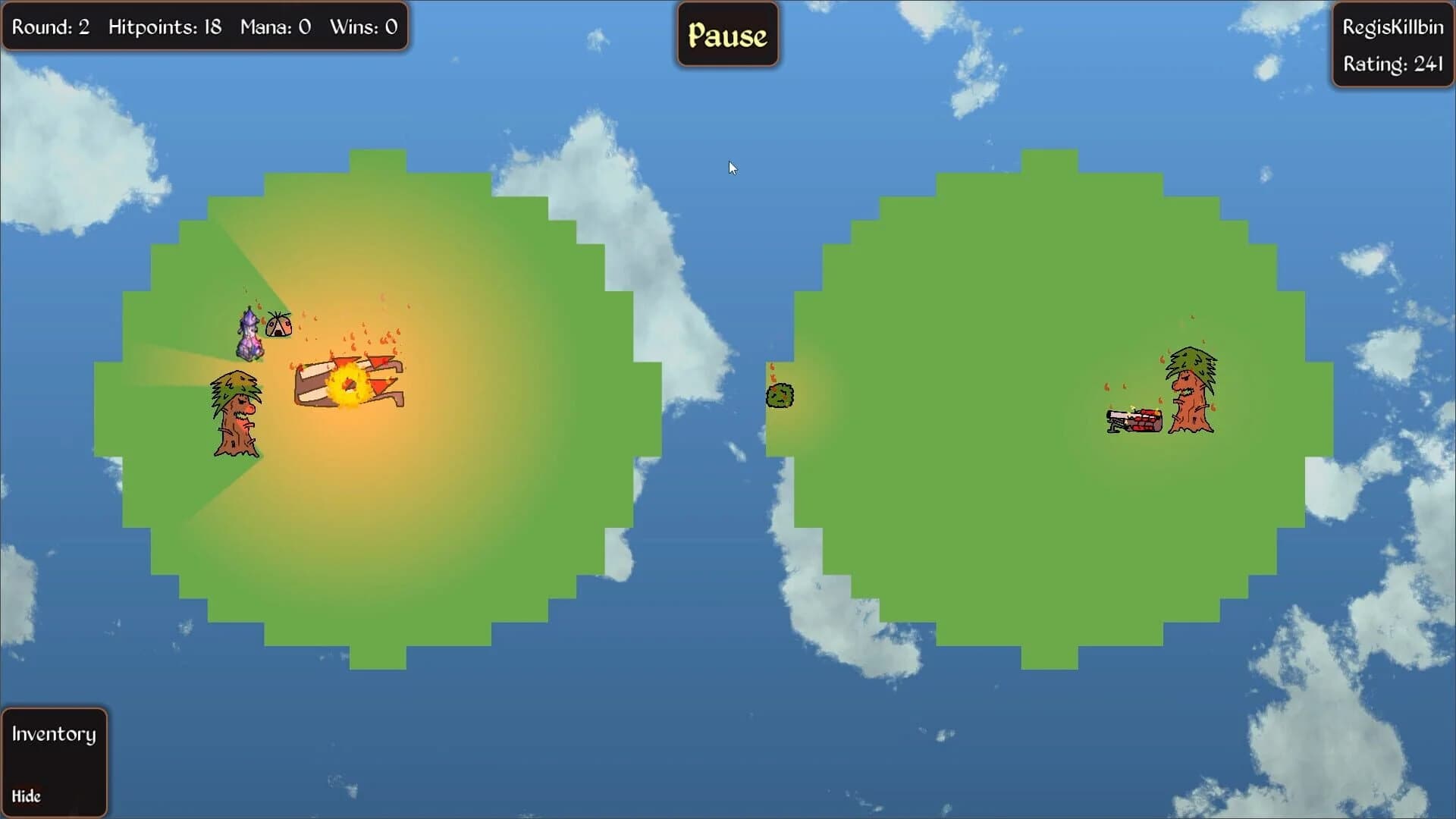
Task: Select the purple crystal tower
Action: point(249,334)
